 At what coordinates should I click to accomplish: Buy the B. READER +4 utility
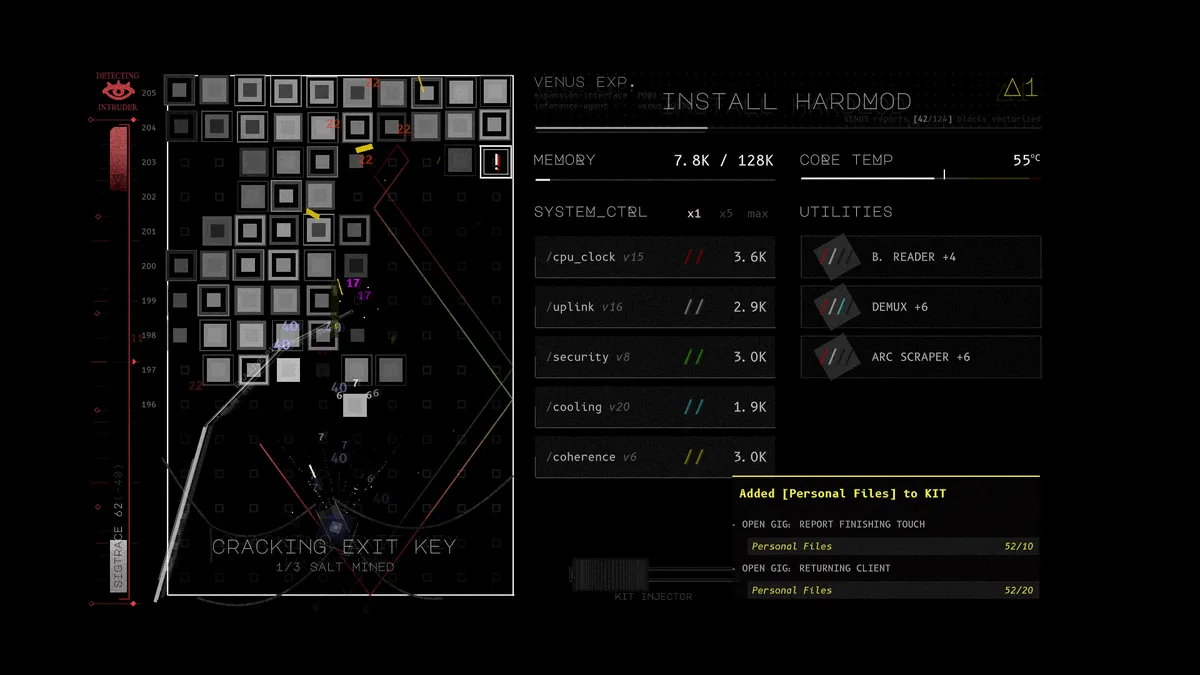click(x=920, y=257)
